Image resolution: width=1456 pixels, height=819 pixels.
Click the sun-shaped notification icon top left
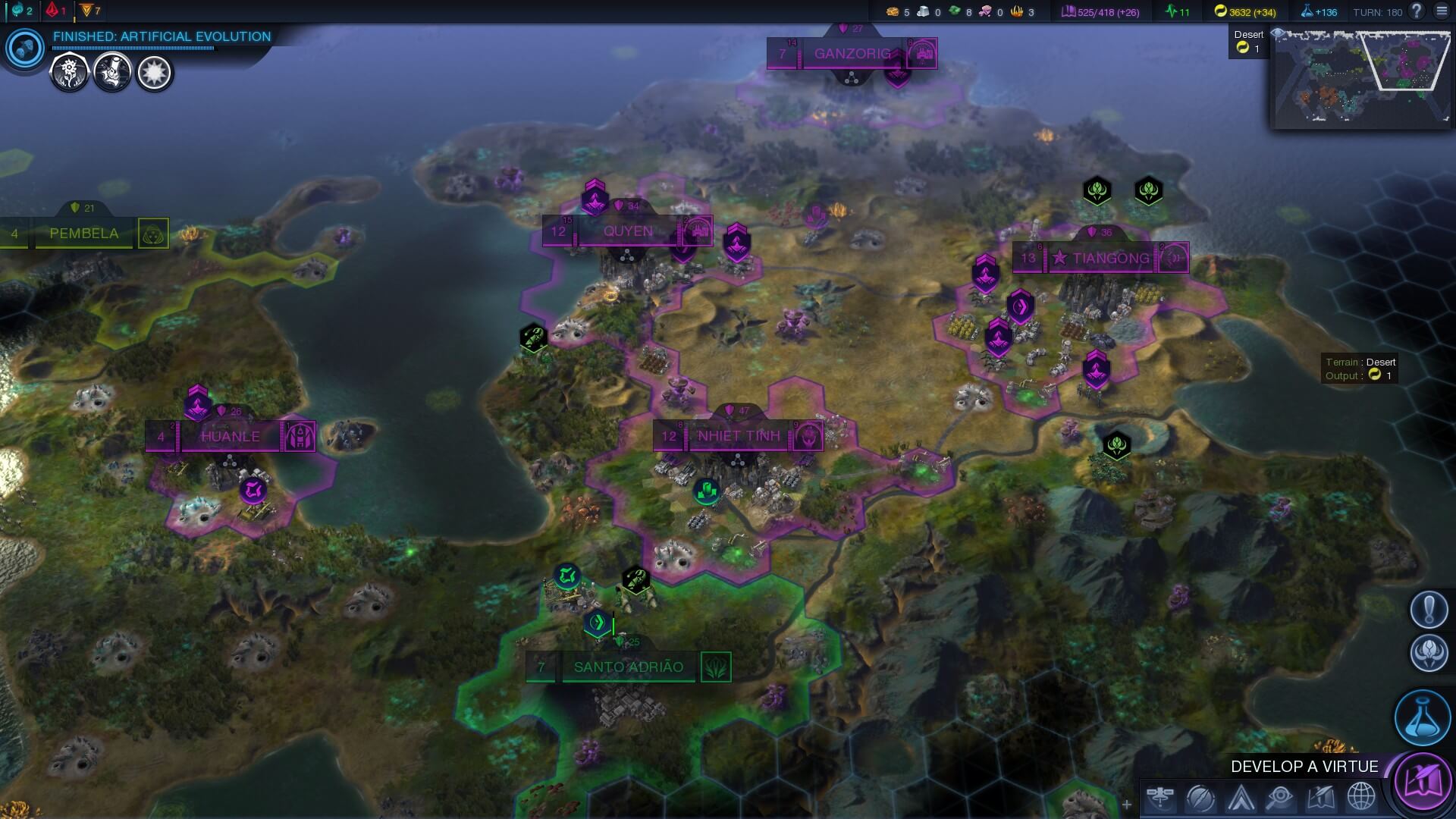(155, 74)
